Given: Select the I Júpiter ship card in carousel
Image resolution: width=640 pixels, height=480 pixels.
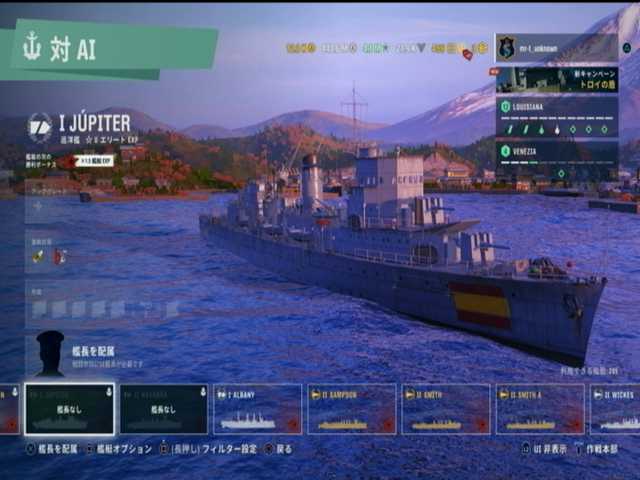Looking at the screenshot, I should click(x=69, y=409).
